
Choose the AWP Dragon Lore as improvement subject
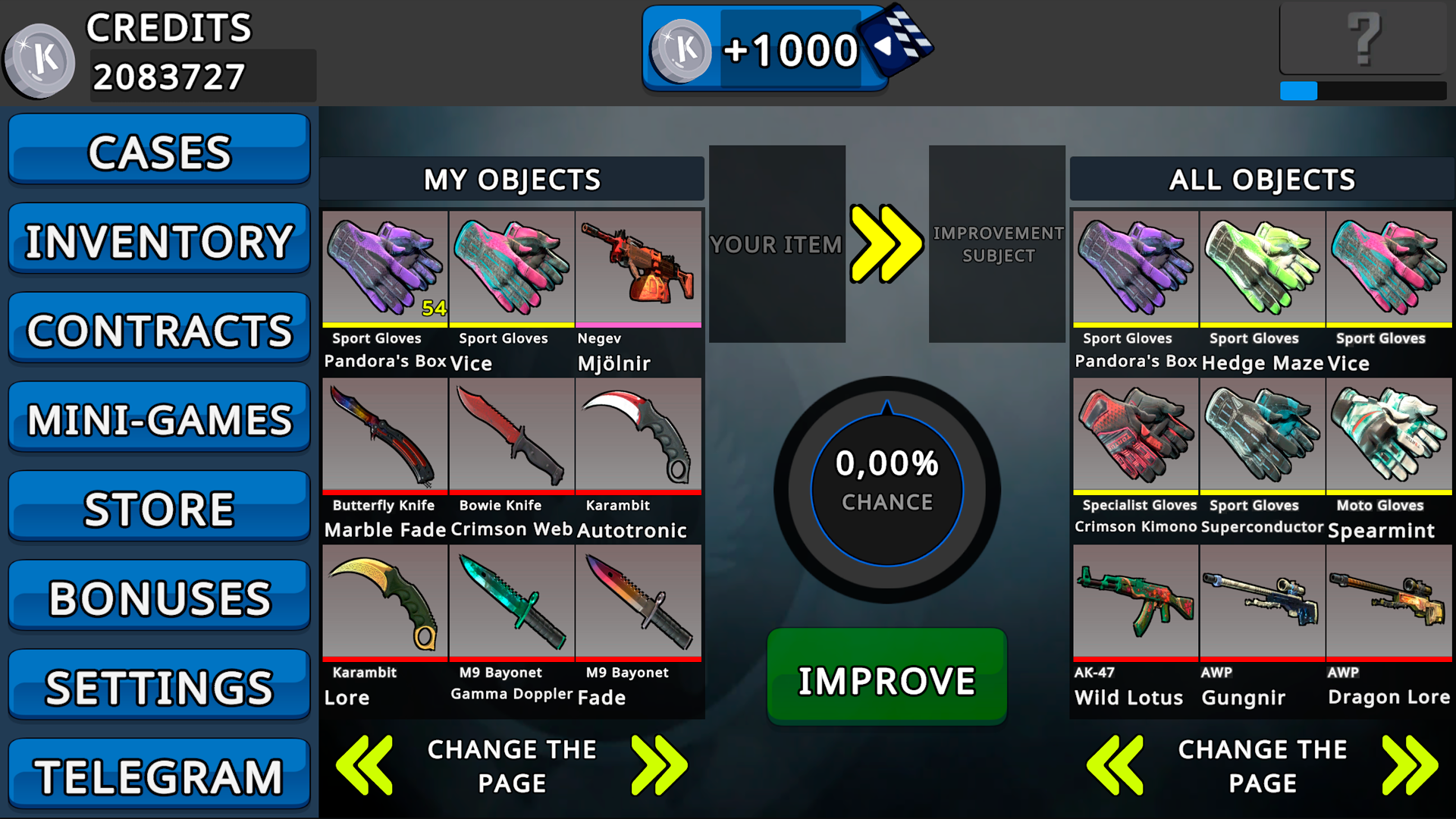[1388, 603]
